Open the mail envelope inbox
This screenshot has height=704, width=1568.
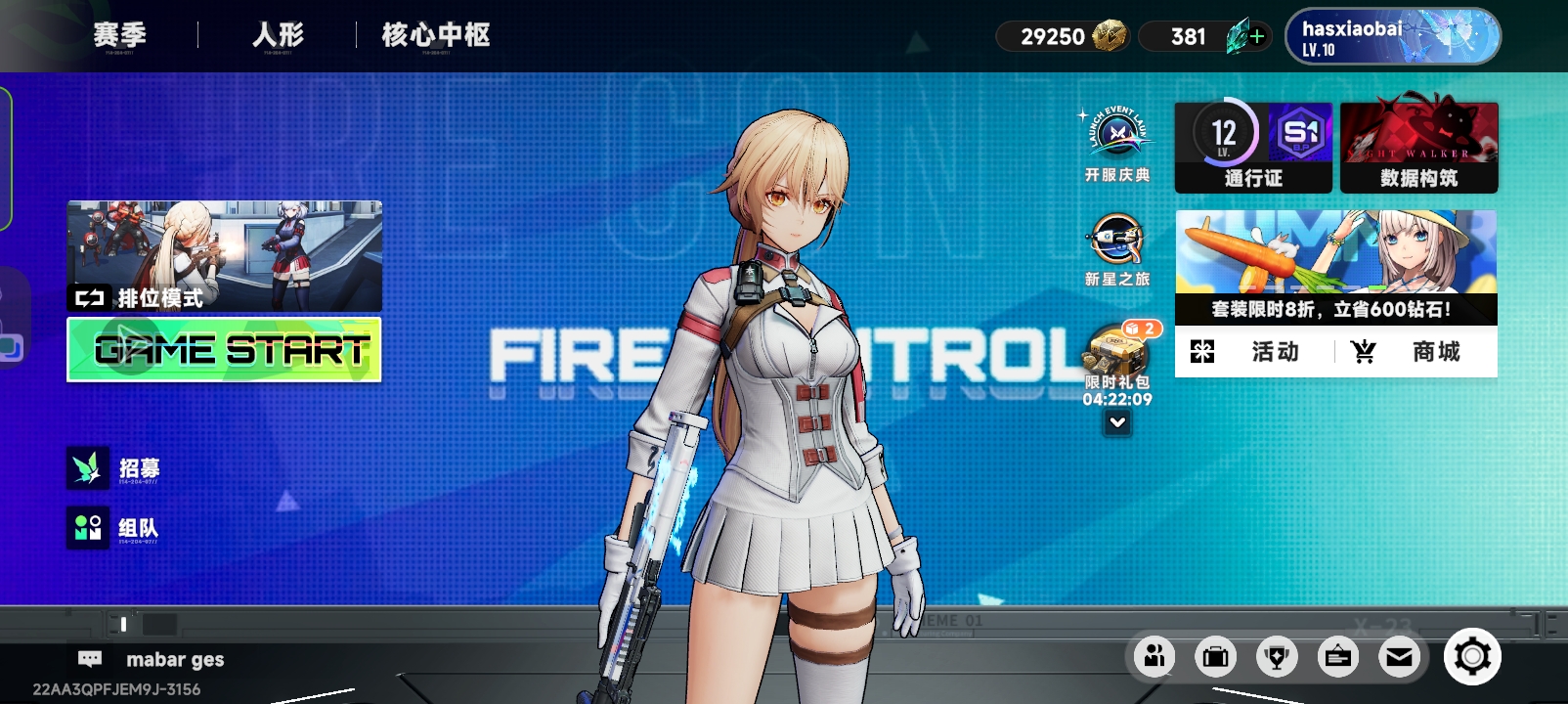pyautogui.click(x=1399, y=657)
